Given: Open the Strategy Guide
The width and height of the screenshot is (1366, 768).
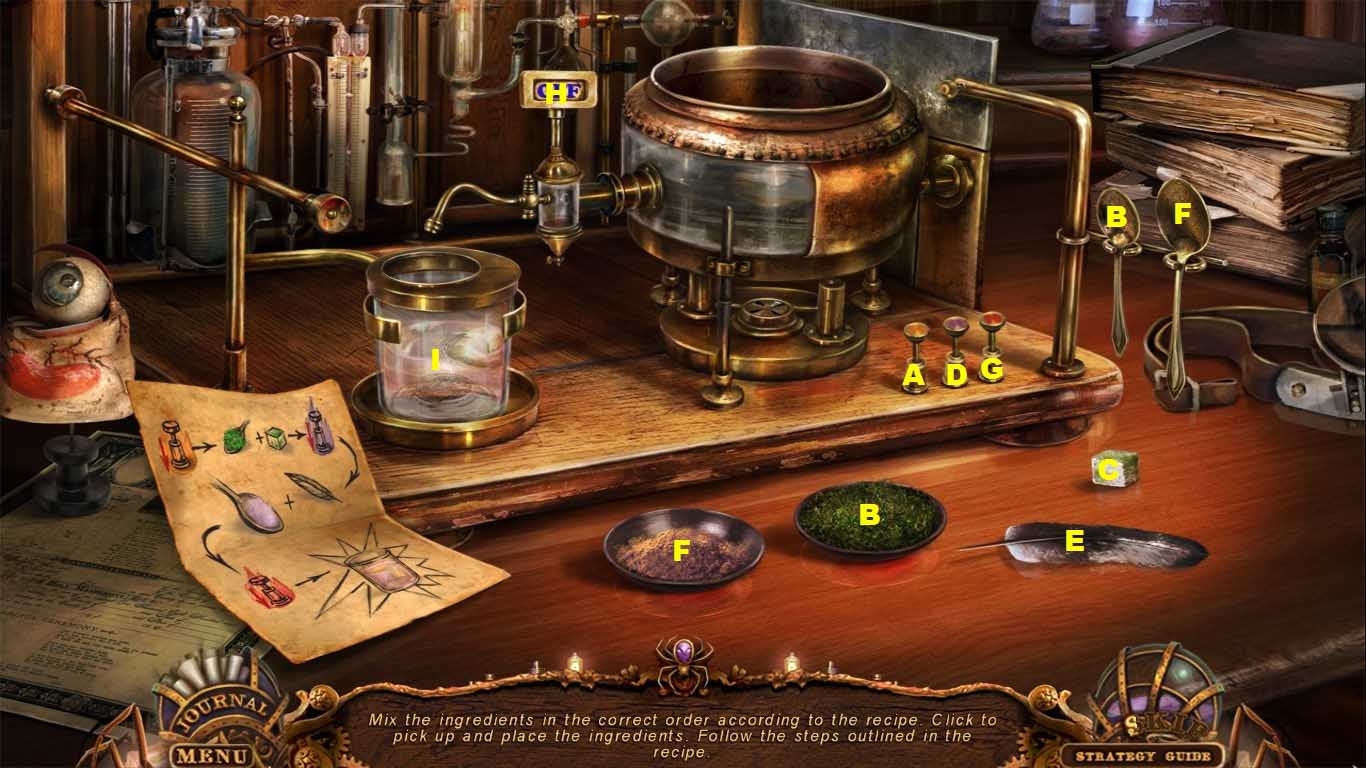Looking at the screenshot, I should [x=1145, y=755].
